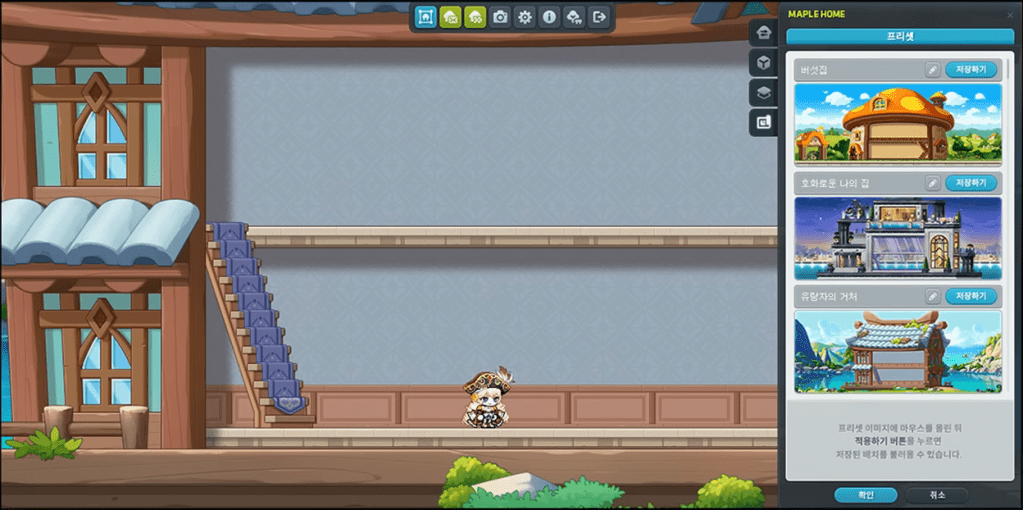Save to the 유랑자의 거처 preset

coord(971,296)
